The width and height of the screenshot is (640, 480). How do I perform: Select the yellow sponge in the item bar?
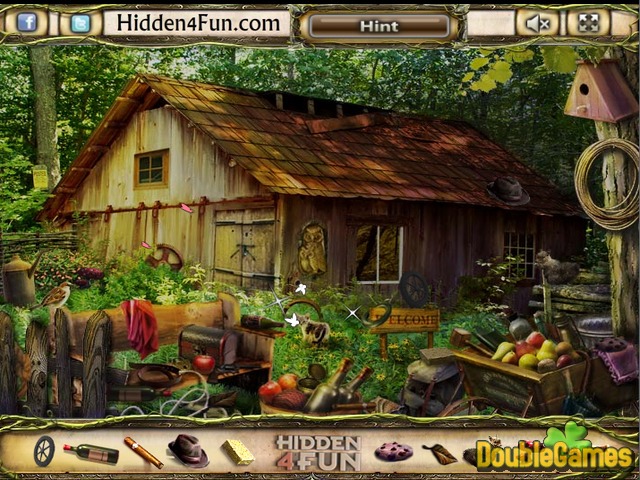click(x=237, y=452)
